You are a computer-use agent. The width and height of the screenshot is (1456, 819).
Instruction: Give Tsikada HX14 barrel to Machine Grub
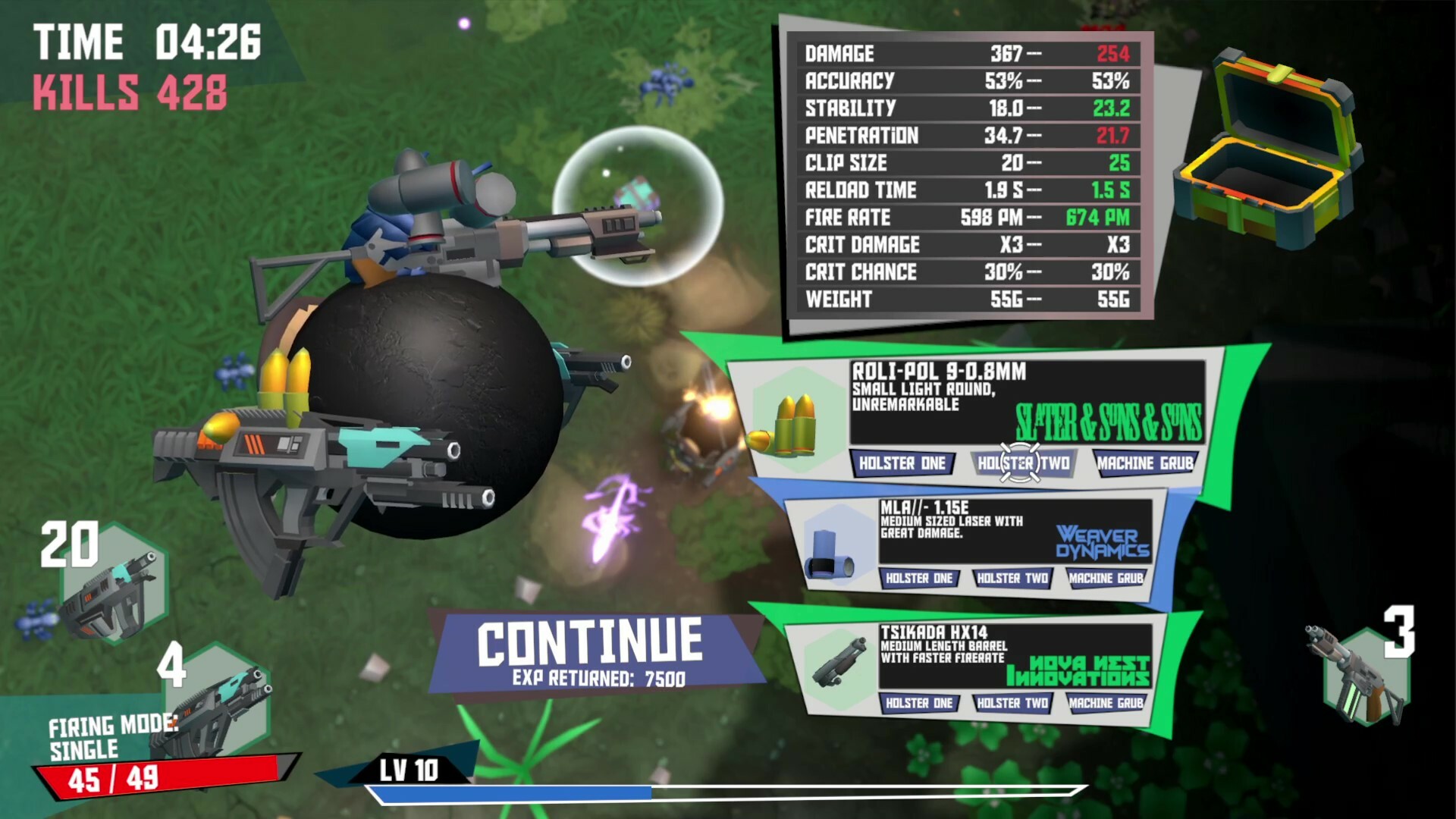(x=1105, y=704)
